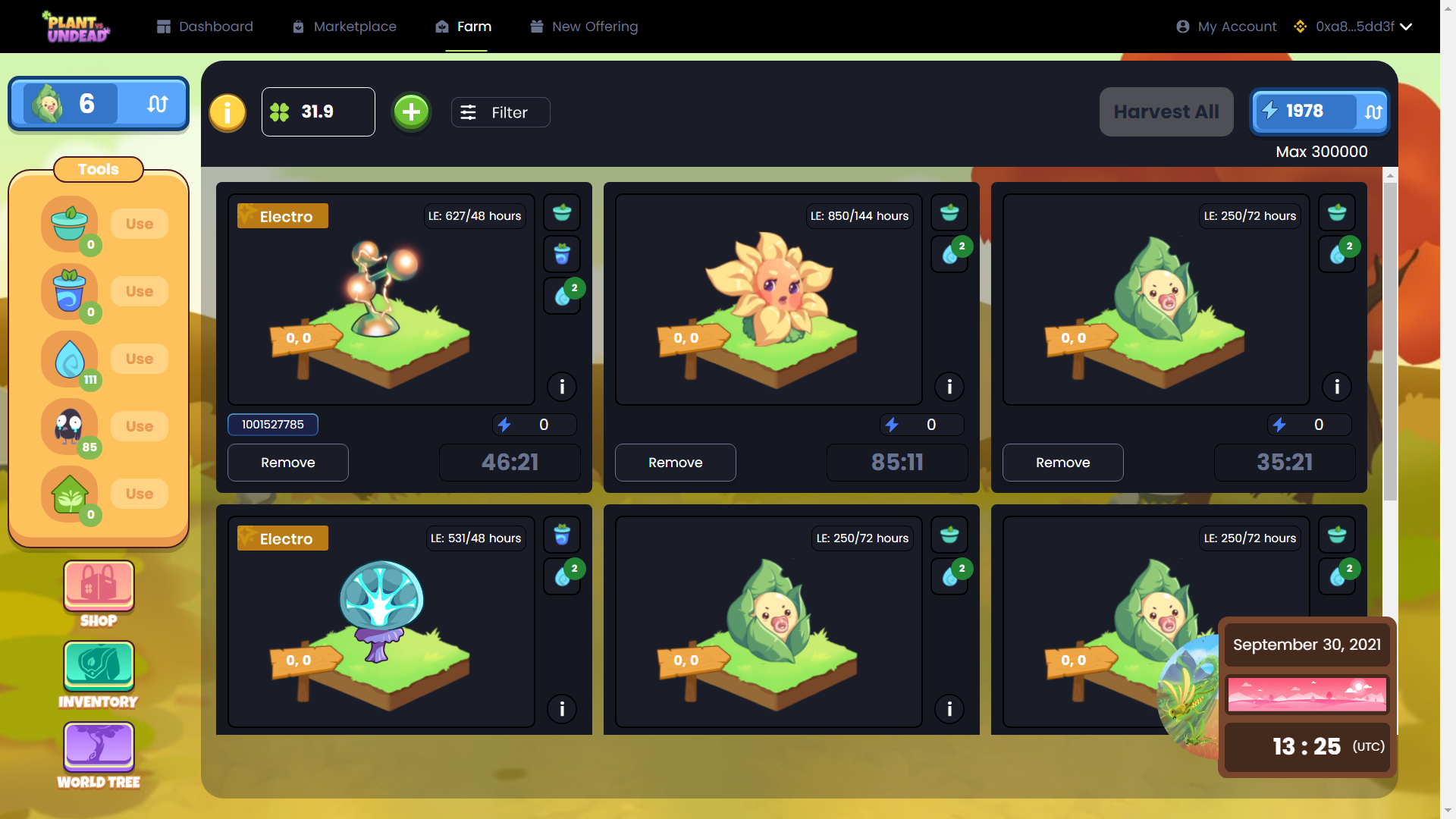Image resolution: width=1456 pixels, height=819 pixels.
Task: Use the greenhouse tool
Action: pyautogui.click(x=140, y=494)
